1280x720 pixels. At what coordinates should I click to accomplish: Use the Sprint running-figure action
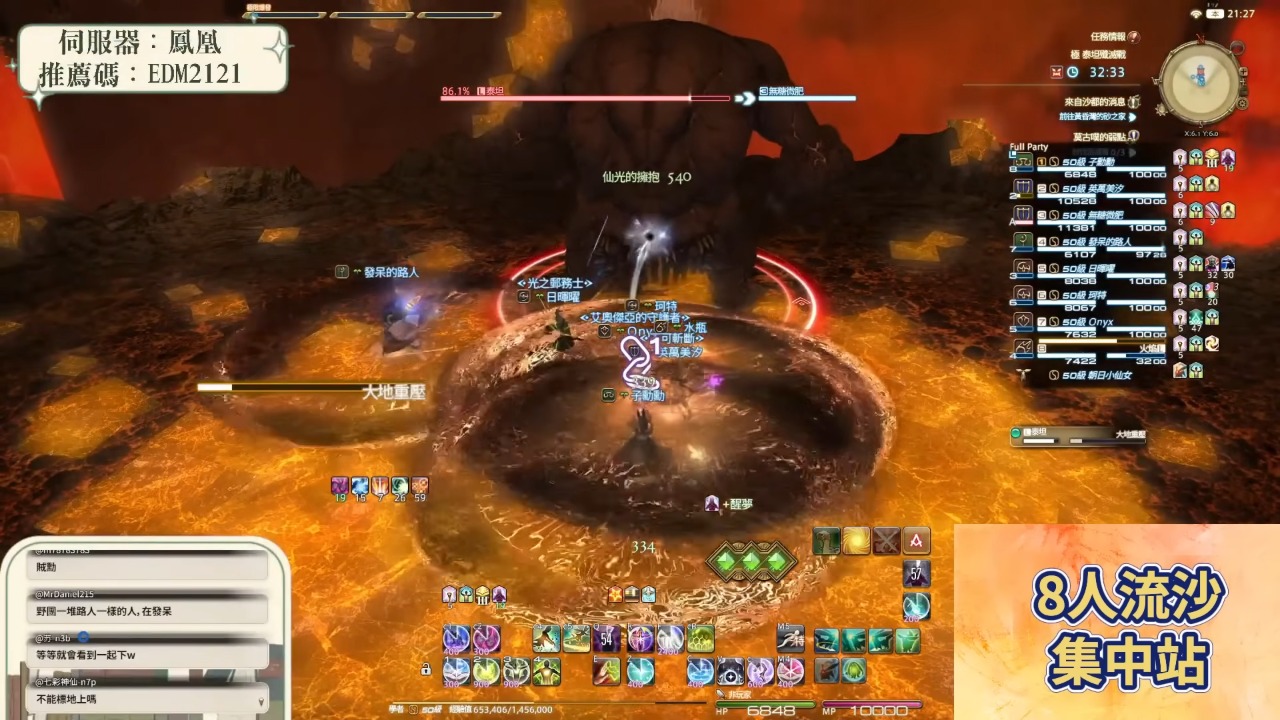(790, 637)
